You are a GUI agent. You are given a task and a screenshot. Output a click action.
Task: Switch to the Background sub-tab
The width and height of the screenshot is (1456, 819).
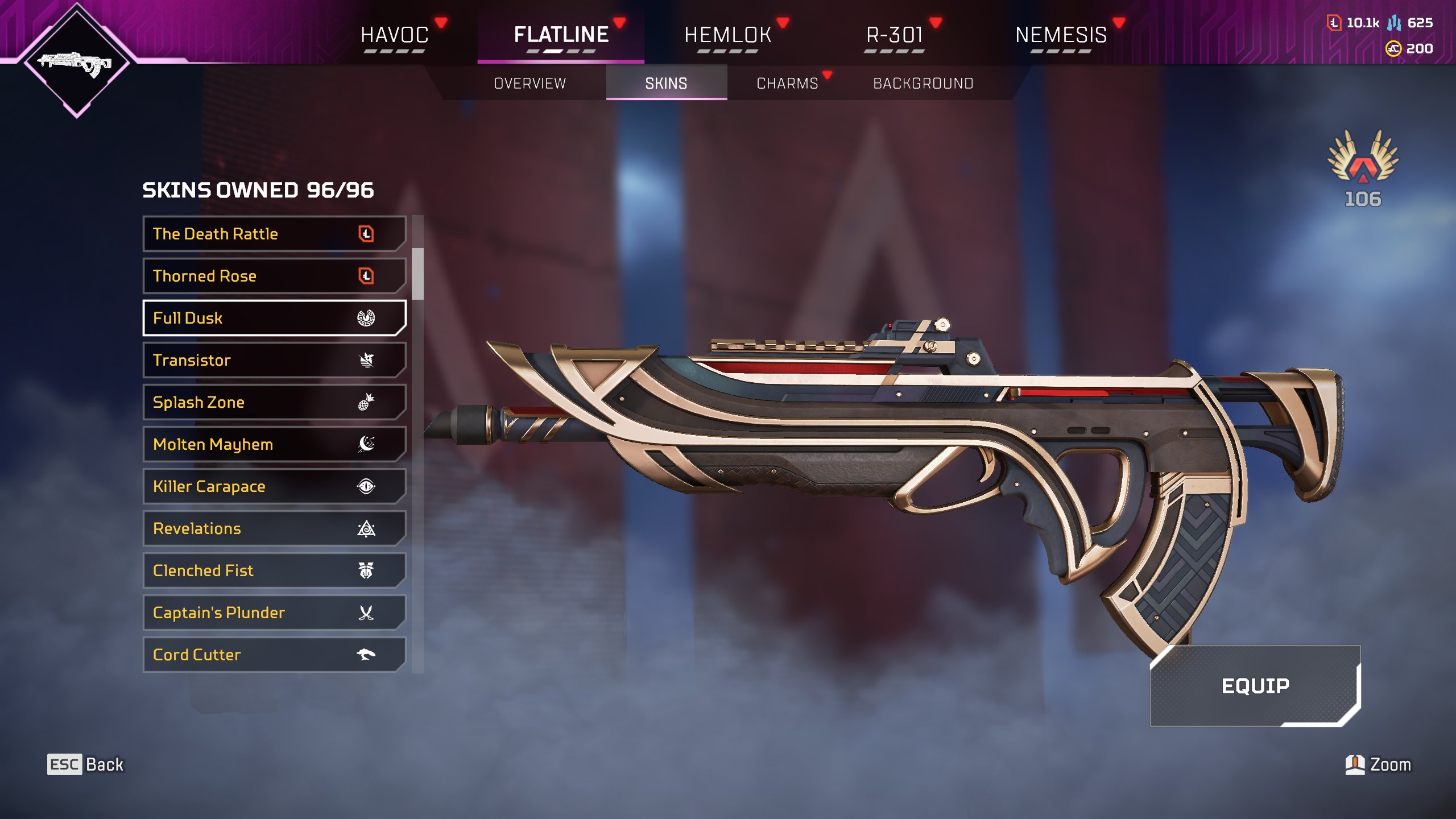pos(923,84)
